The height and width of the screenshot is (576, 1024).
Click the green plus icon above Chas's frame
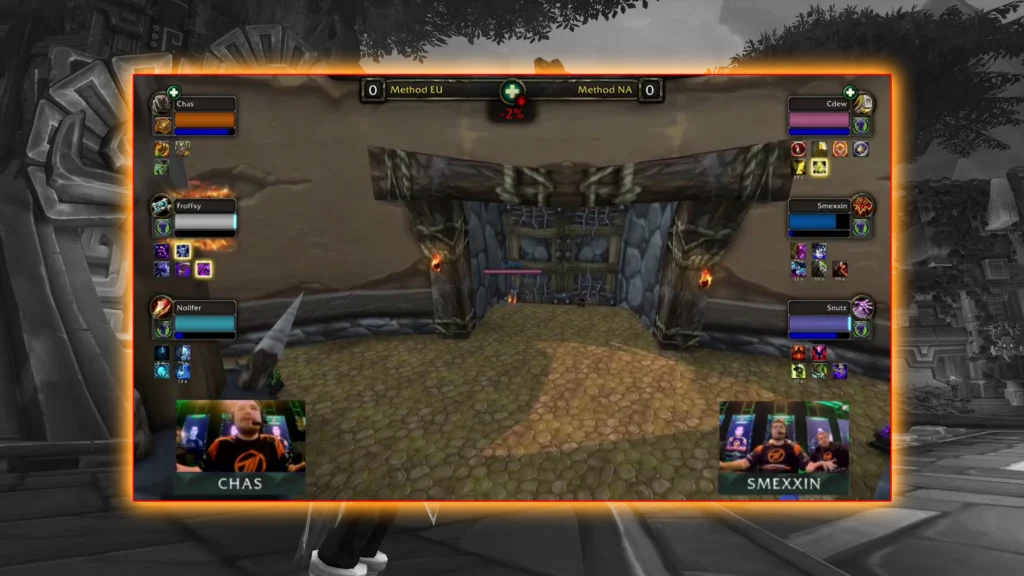coord(173,92)
